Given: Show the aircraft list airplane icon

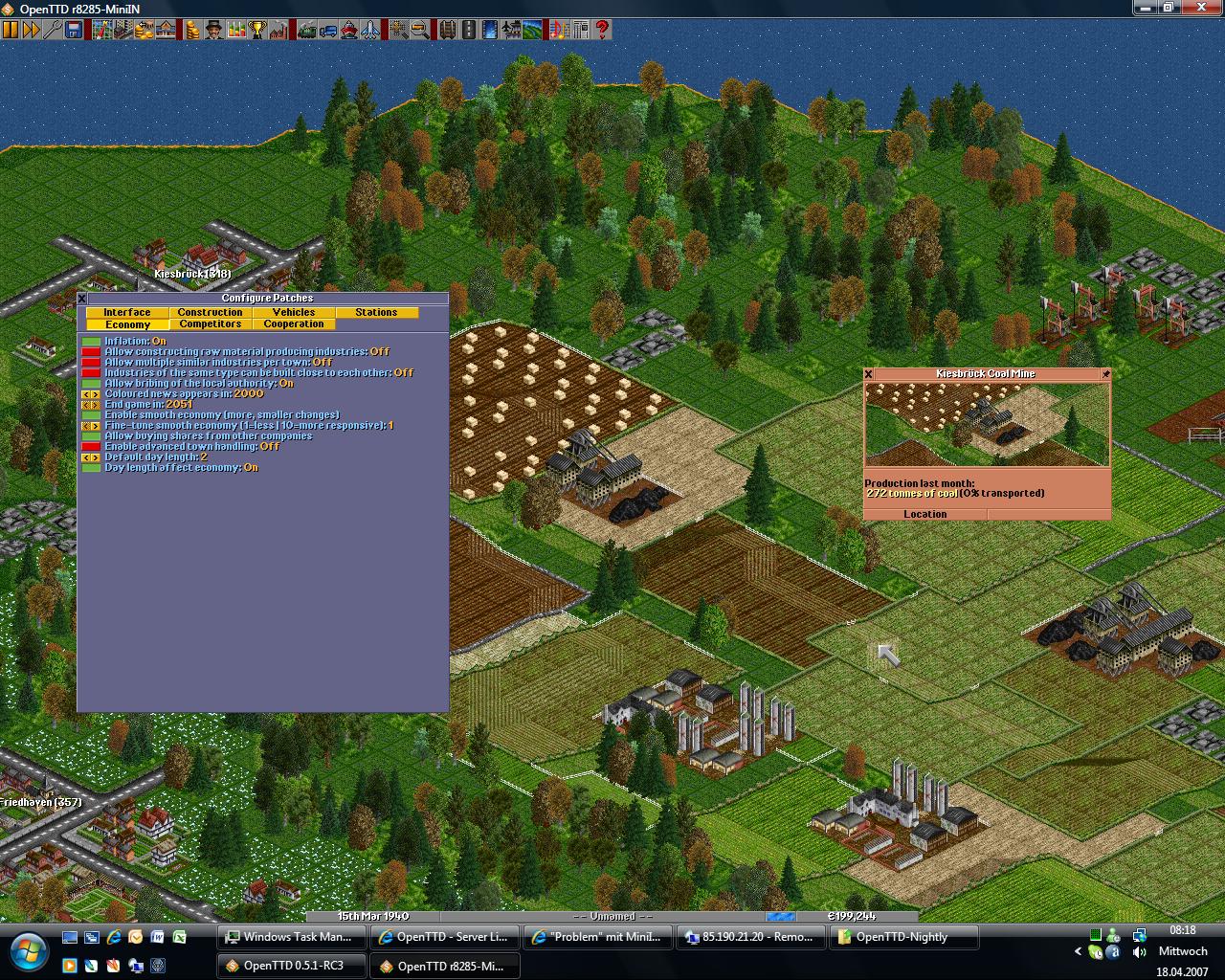Looking at the screenshot, I should point(369,30).
